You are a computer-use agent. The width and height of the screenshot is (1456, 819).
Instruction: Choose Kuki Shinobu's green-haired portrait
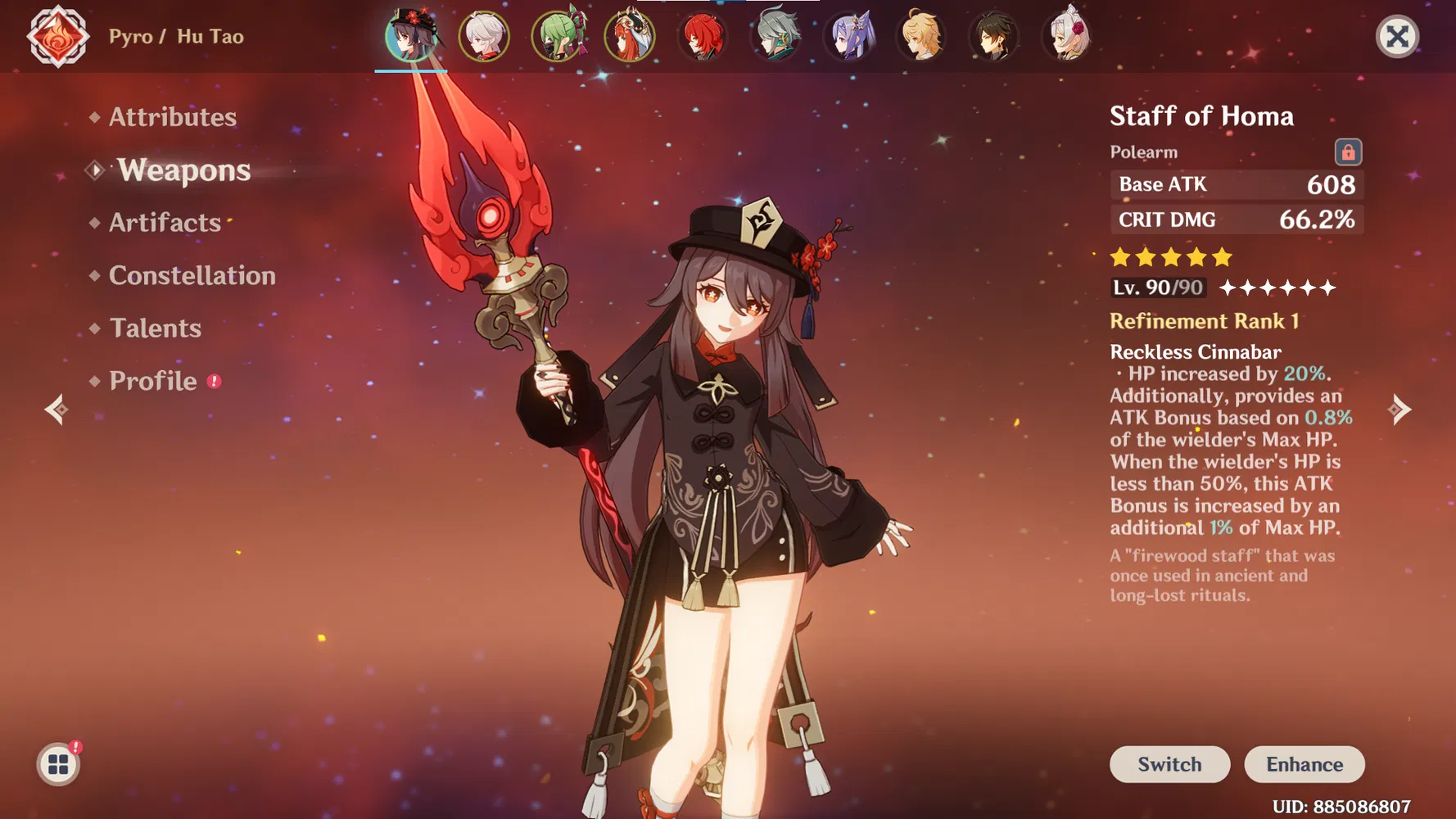[558, 37]
